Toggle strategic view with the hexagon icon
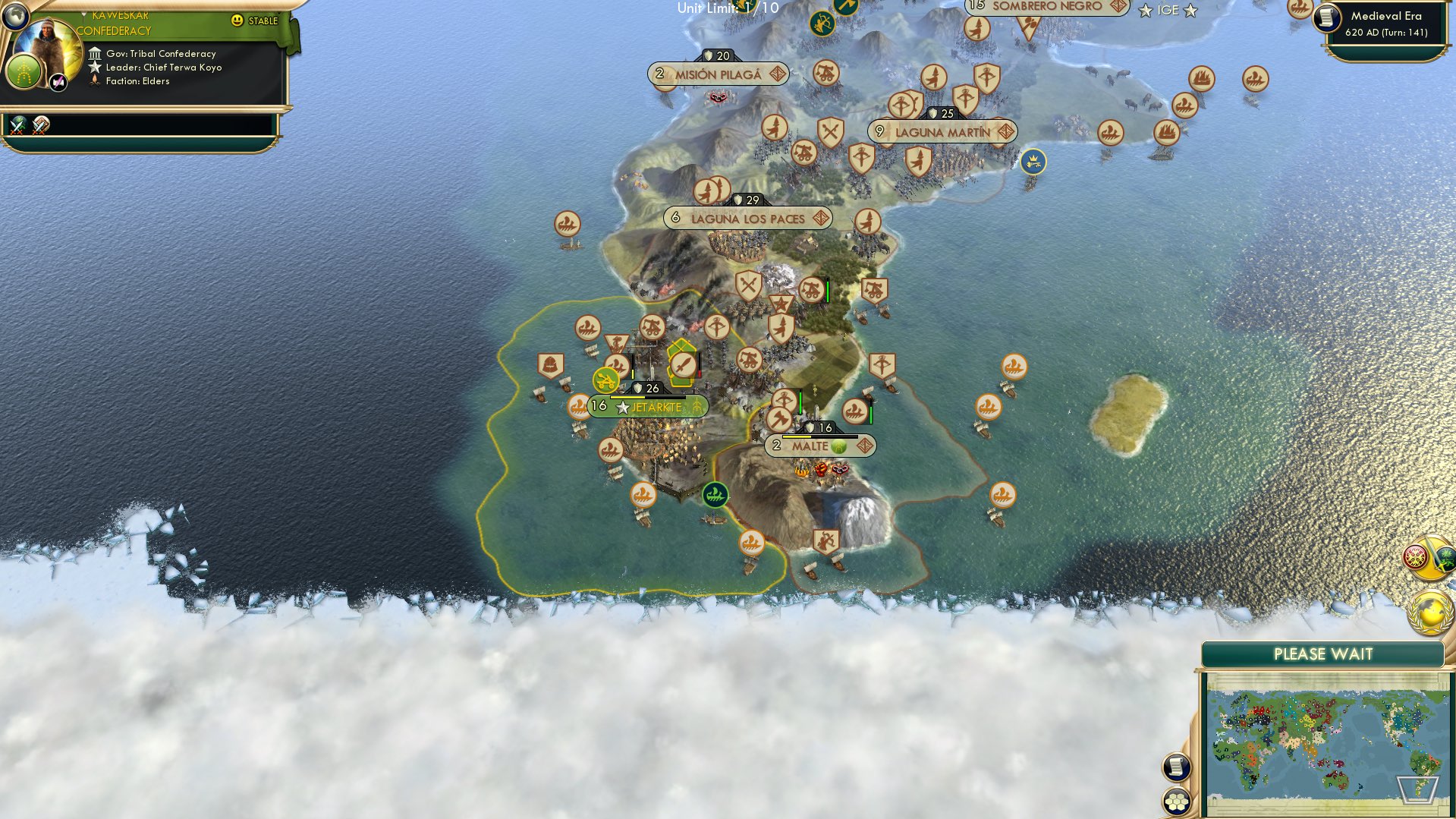Viewport: 1456px width, 819px height. tap(1176, 802)
